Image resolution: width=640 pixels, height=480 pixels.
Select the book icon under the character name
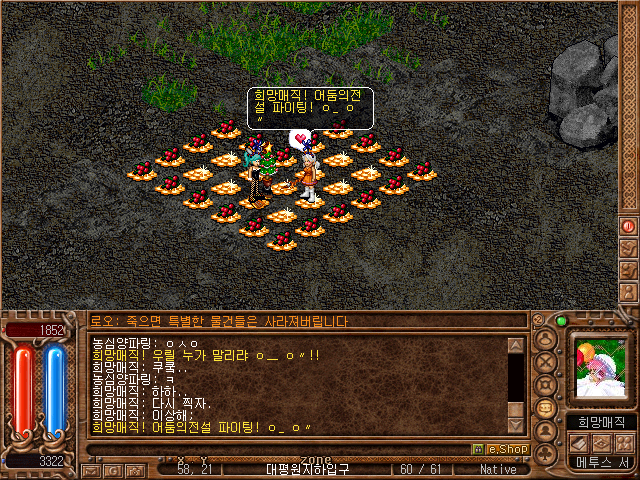(580, 442)
